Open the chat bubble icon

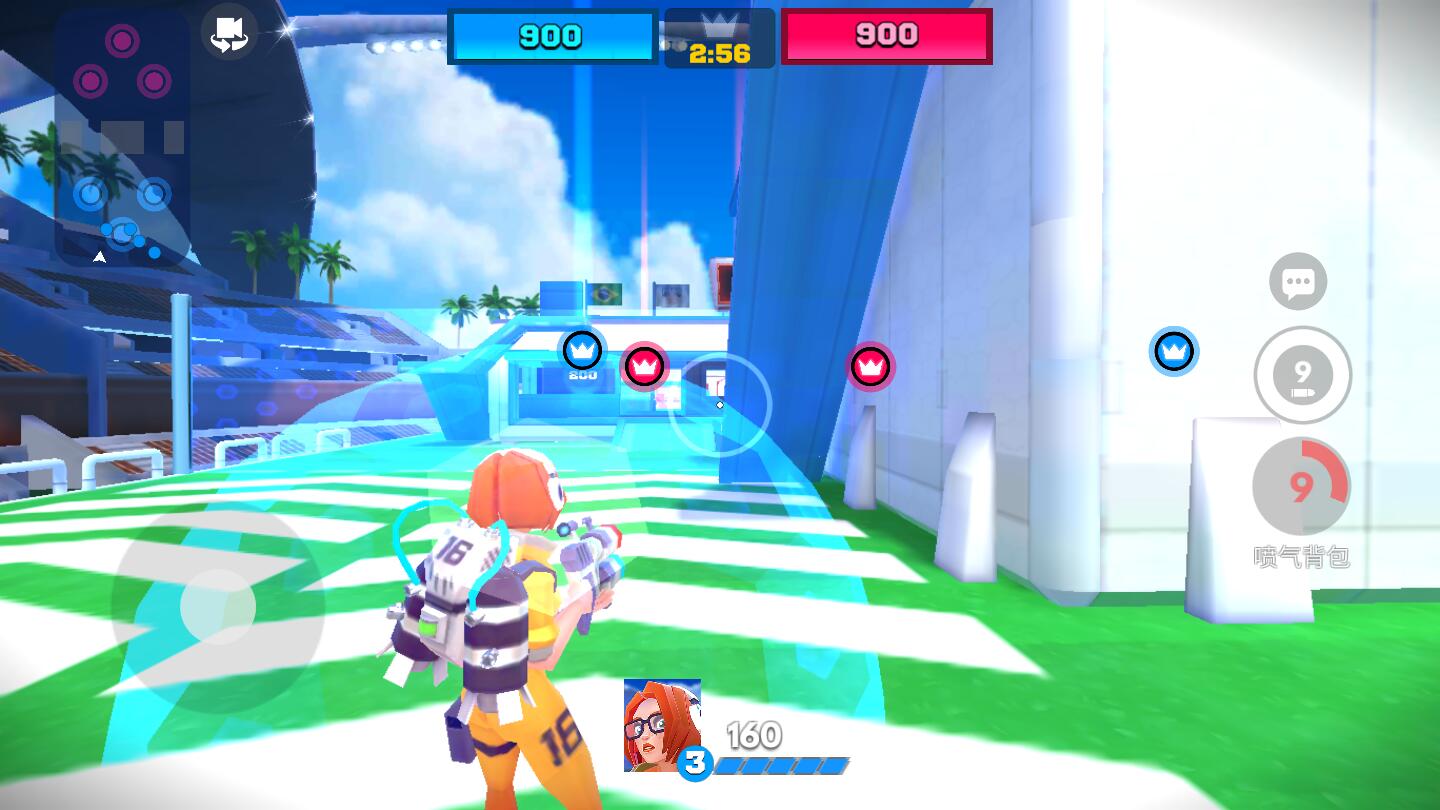click(x=1299, y=282)
